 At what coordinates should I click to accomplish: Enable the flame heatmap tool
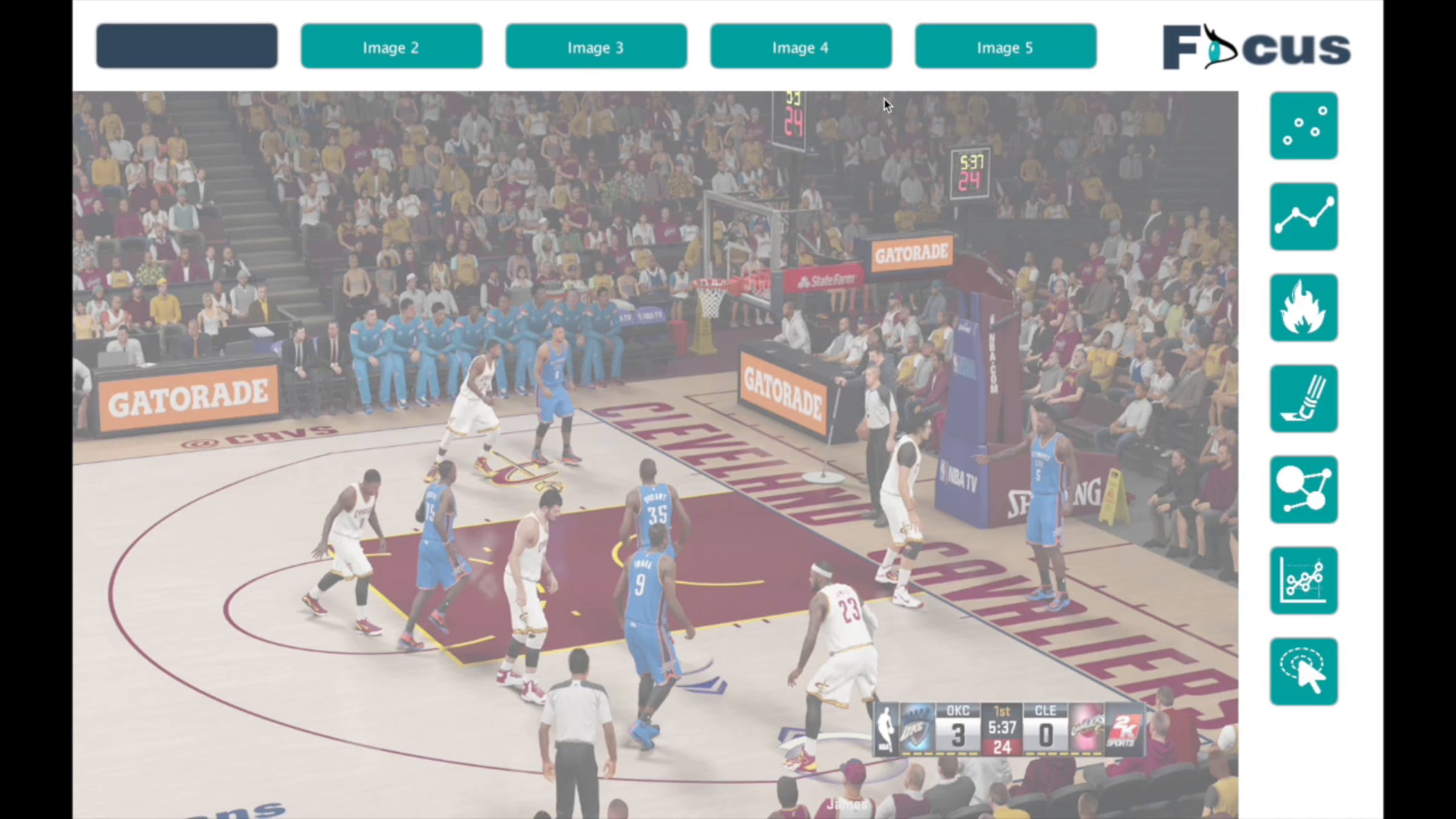coord(1304,308)
